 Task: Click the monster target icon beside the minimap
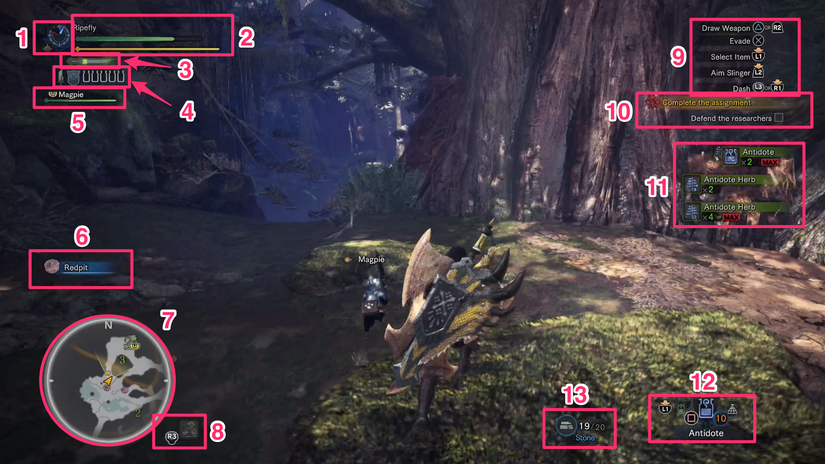(191, 432)
